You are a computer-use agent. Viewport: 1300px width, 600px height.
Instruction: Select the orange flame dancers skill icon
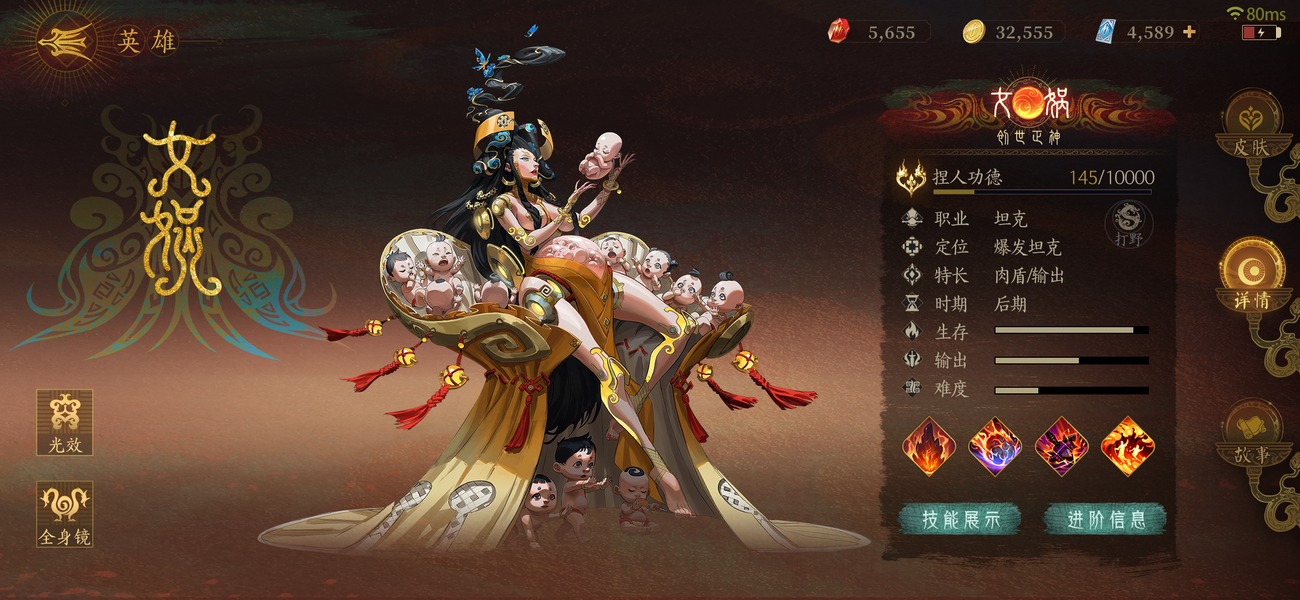(1127, 446)
